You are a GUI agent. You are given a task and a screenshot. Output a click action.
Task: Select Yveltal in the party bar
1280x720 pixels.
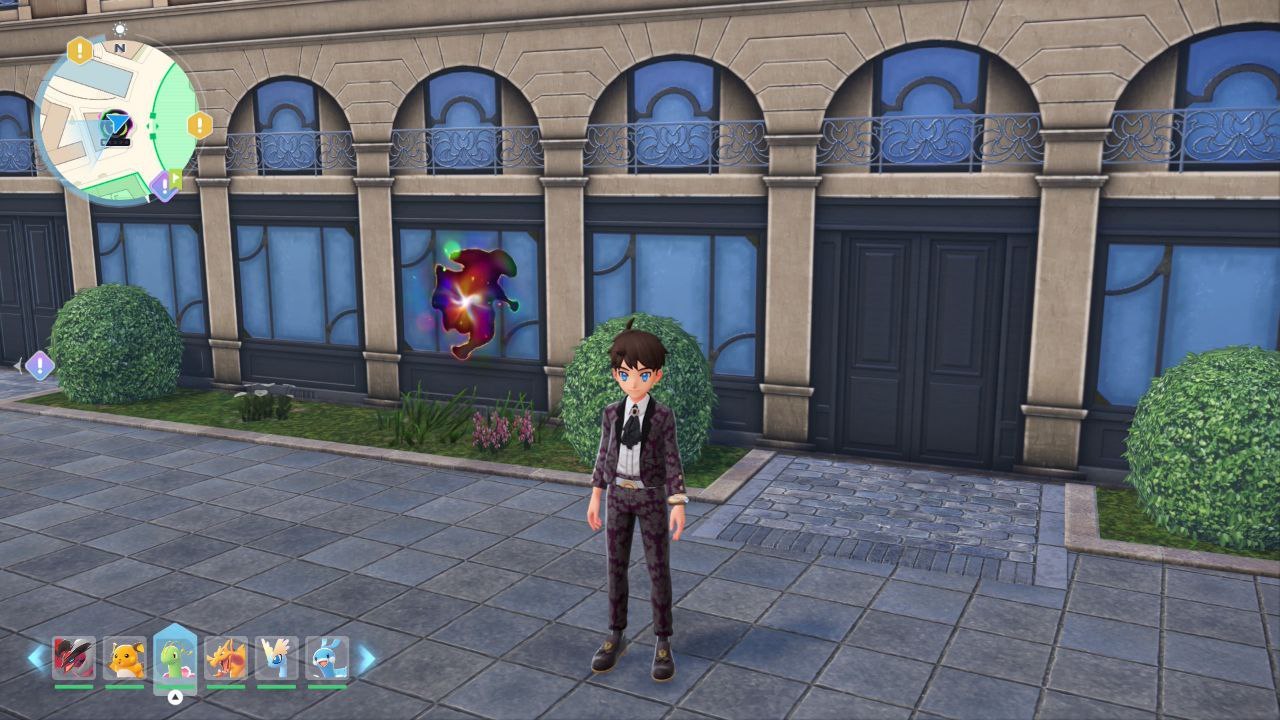(74, 659)
